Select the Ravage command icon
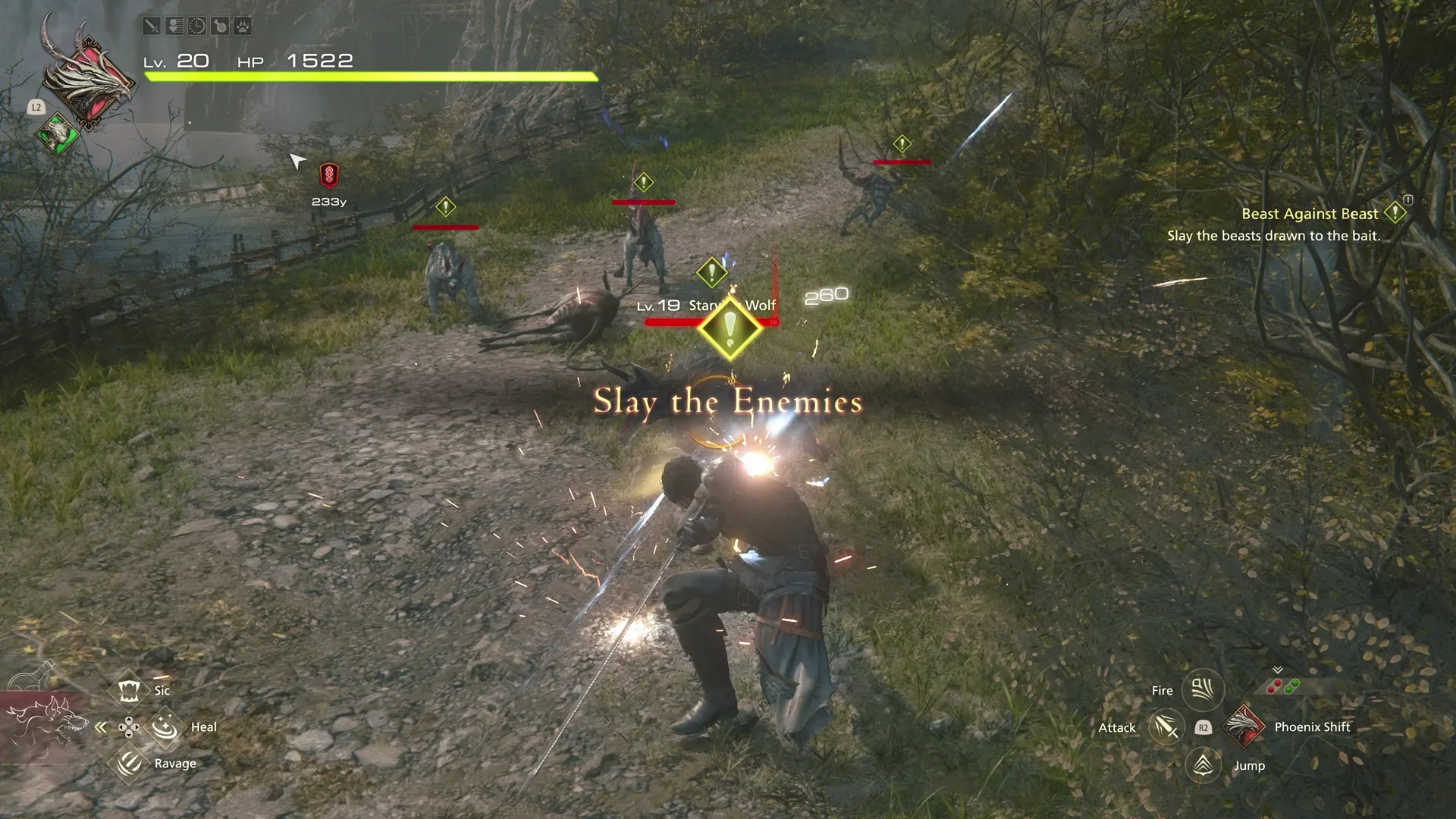This screenshot has width=1456, height=819. click(129, 763)
